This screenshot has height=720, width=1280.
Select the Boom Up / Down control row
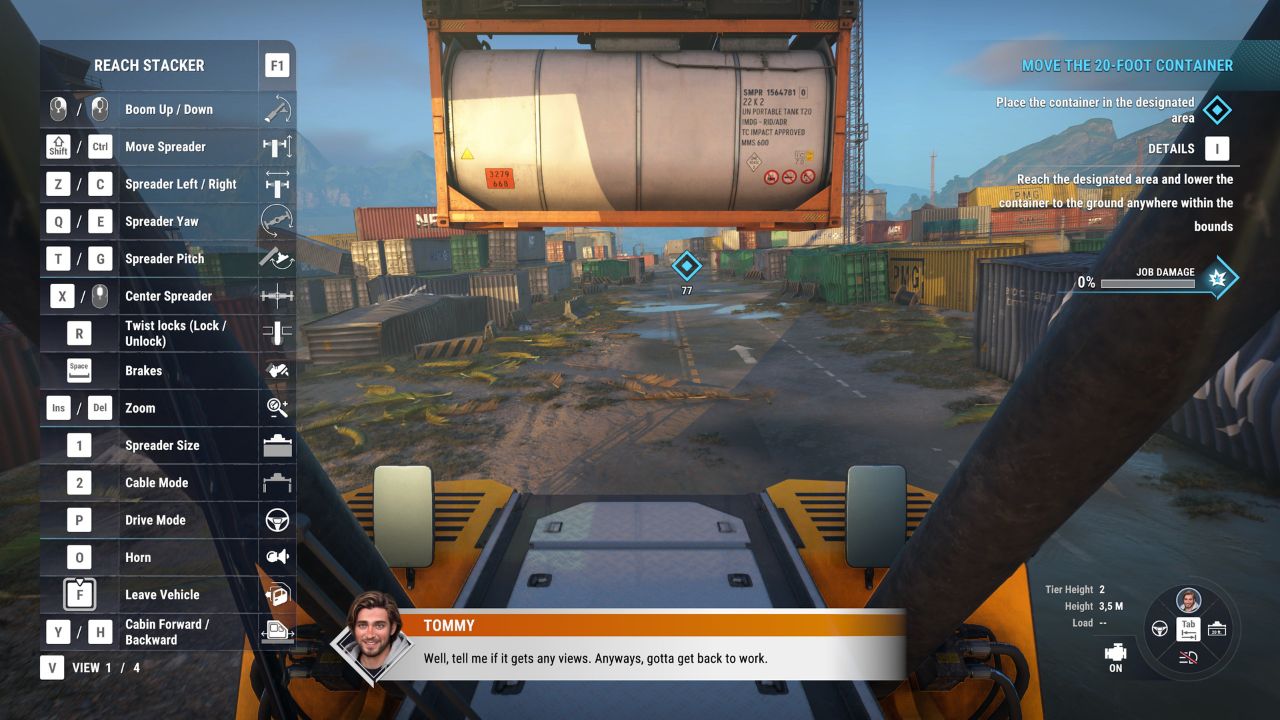click(168, 110)
